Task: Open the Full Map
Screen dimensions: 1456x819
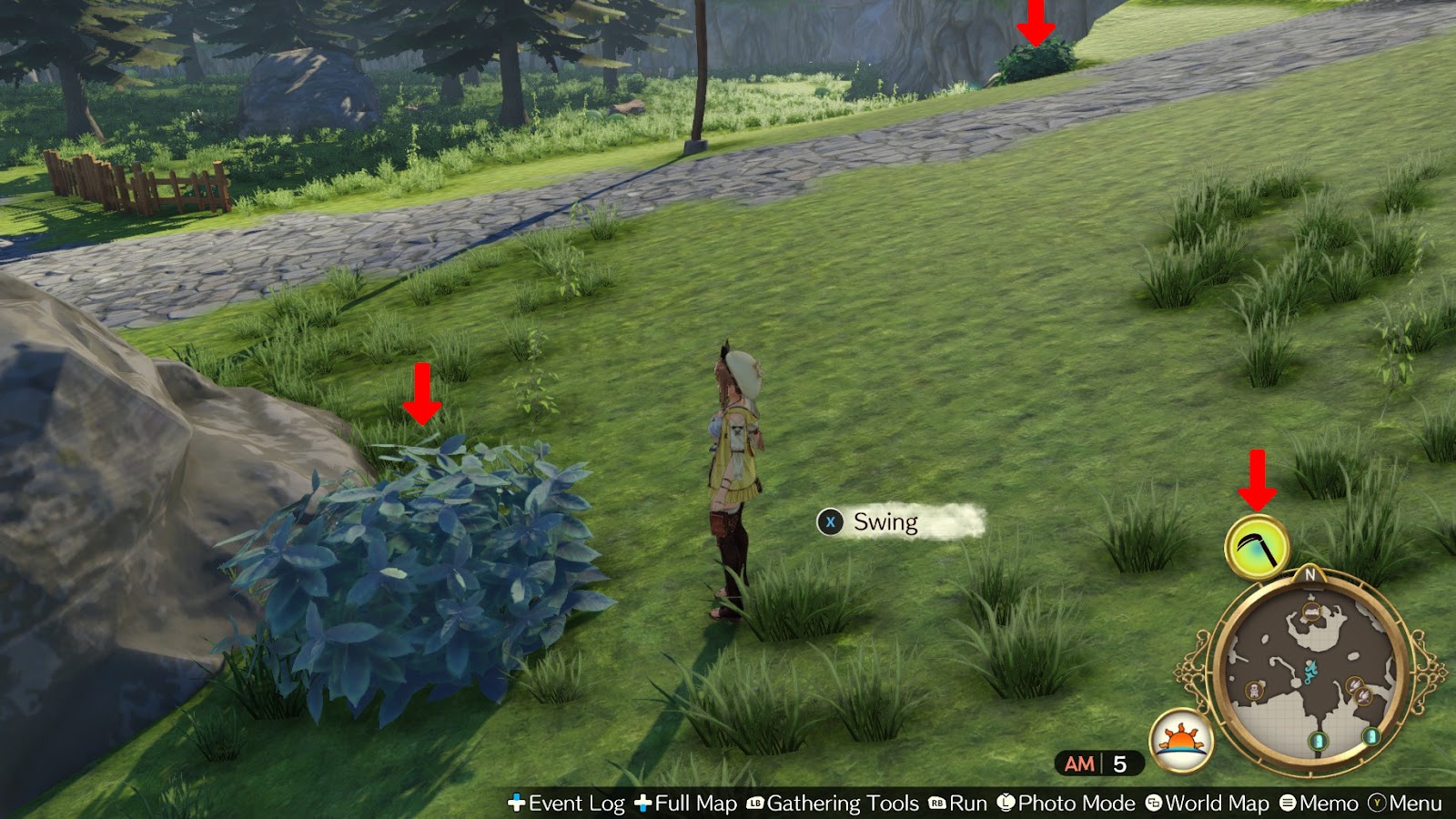Action: click(x=694, y=804)
